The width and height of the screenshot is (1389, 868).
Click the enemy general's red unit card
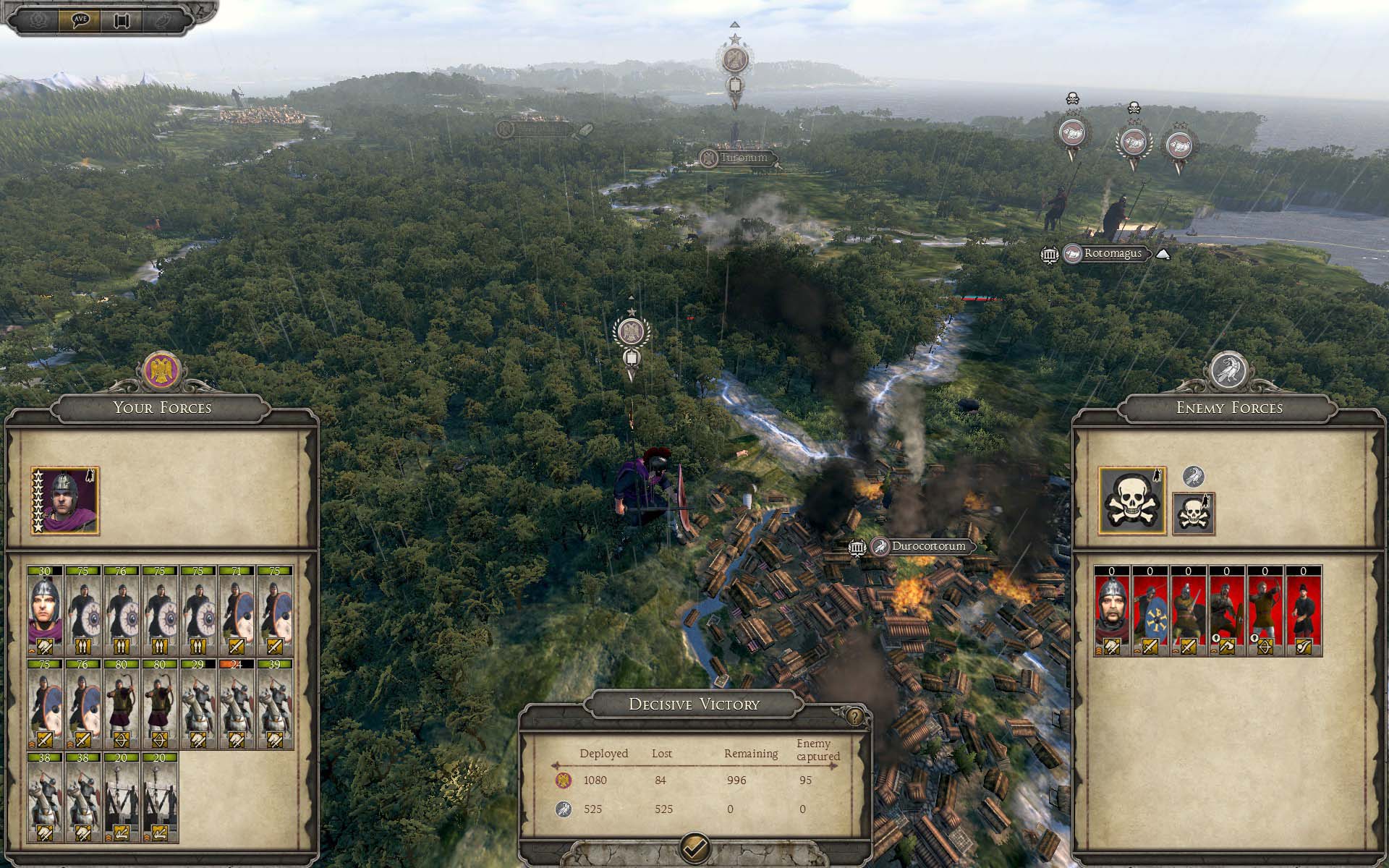pyautogui.click(x=1111, y=611)
